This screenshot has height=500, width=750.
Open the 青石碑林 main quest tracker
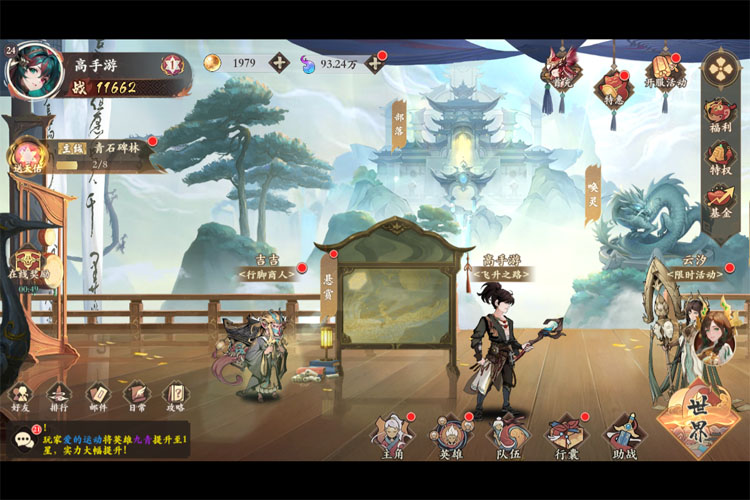[x=95, y=155]
